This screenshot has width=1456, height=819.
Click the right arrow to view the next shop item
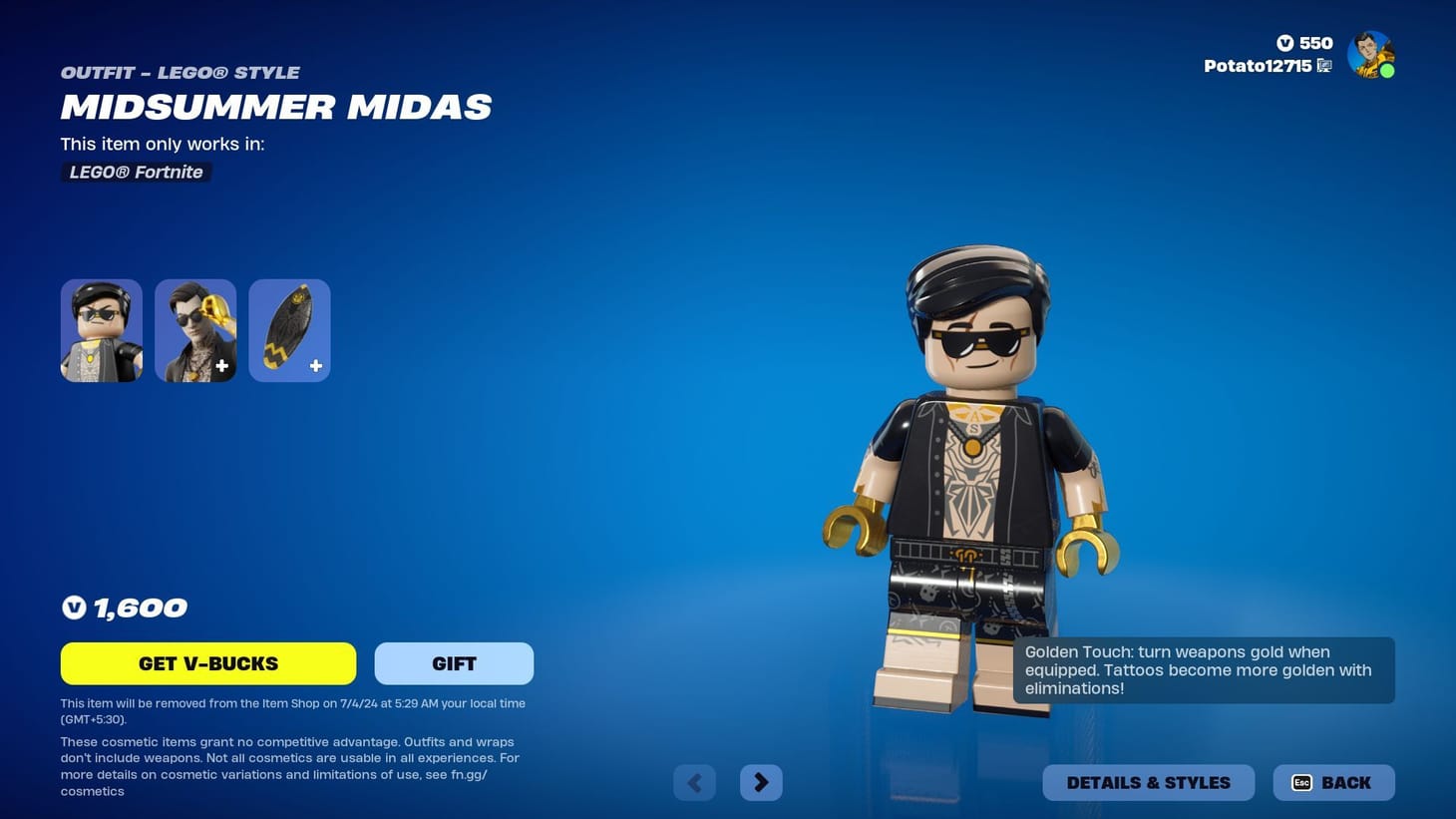[x=761, y=782]
